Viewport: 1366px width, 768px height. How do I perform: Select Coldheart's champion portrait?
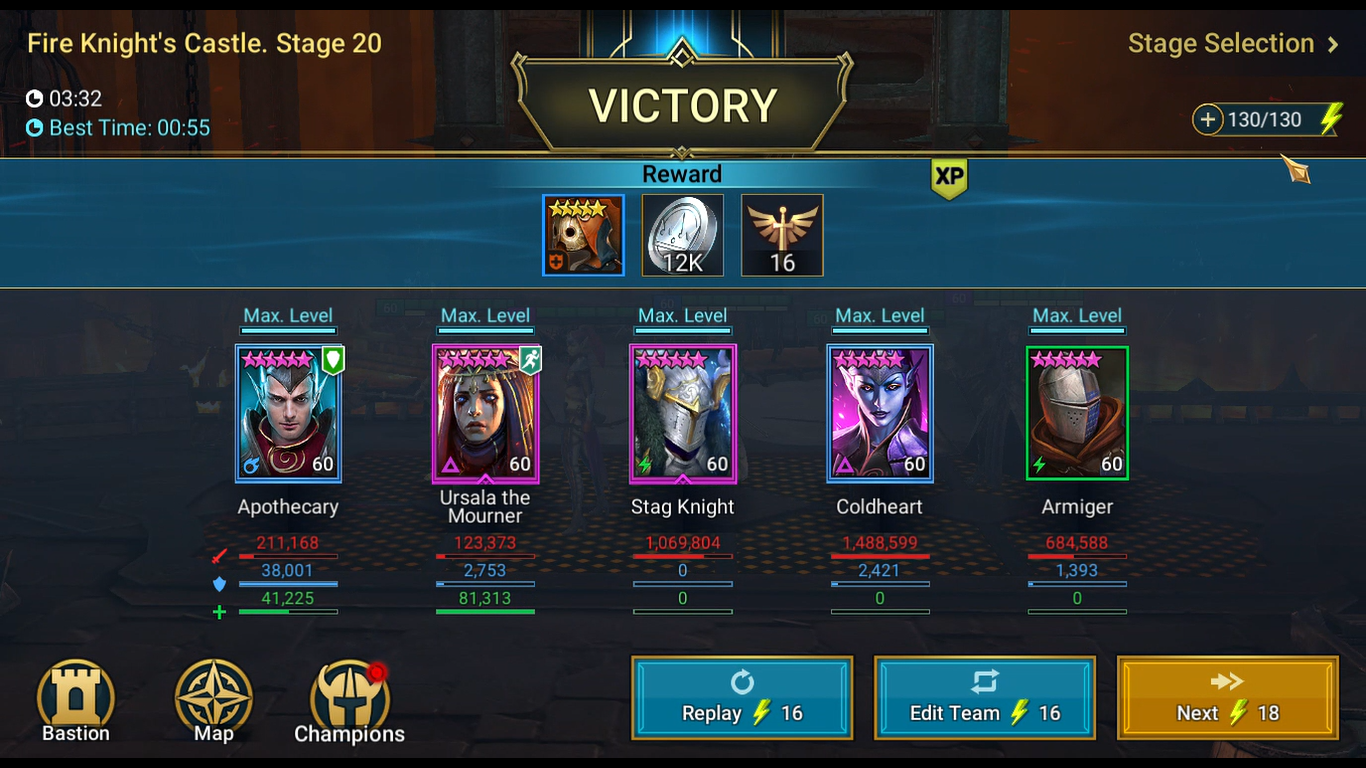(879, 412)
